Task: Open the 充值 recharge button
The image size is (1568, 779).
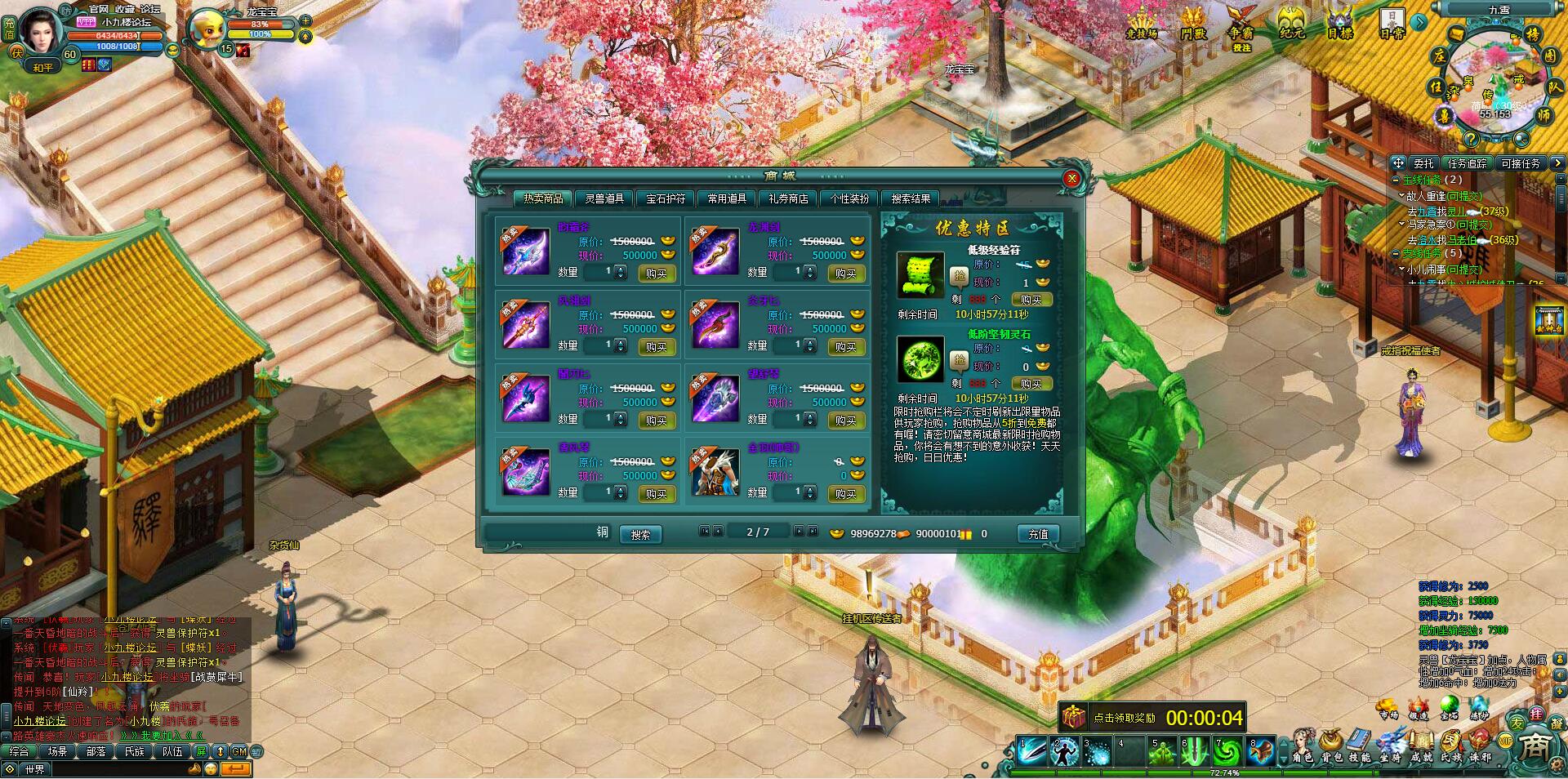Action: [x=1038, y=534]
